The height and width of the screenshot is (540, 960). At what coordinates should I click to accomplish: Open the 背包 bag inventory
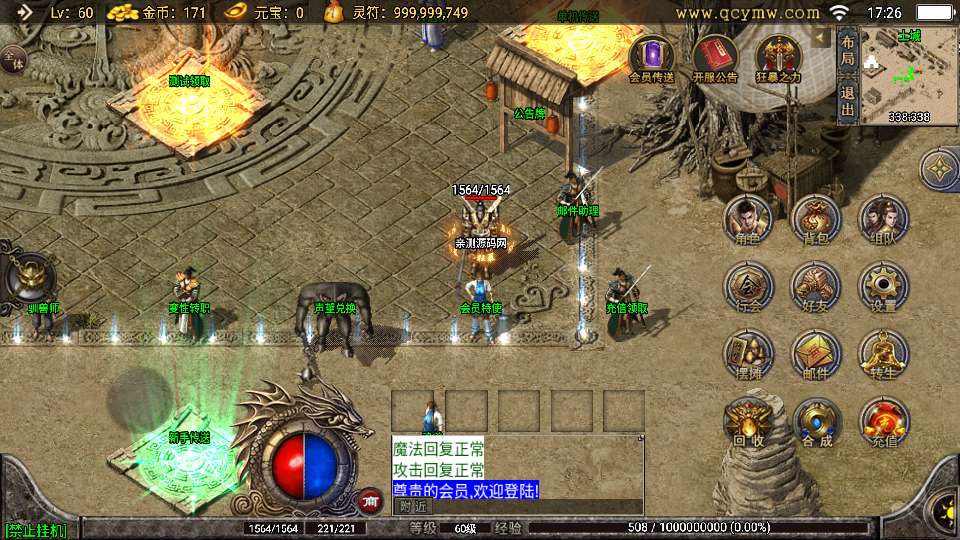[816, 219]
